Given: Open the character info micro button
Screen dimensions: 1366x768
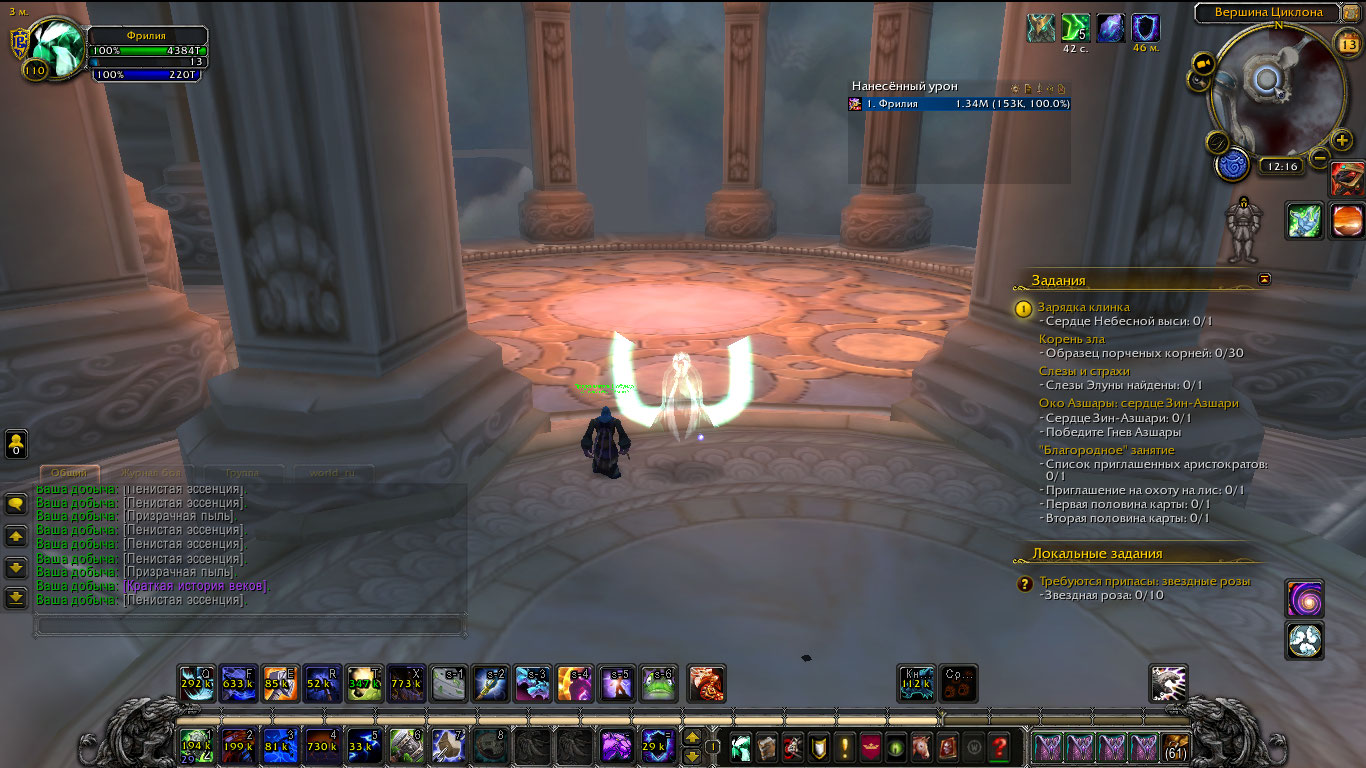Looking at the screenshot, I should (x=741, y=746).
